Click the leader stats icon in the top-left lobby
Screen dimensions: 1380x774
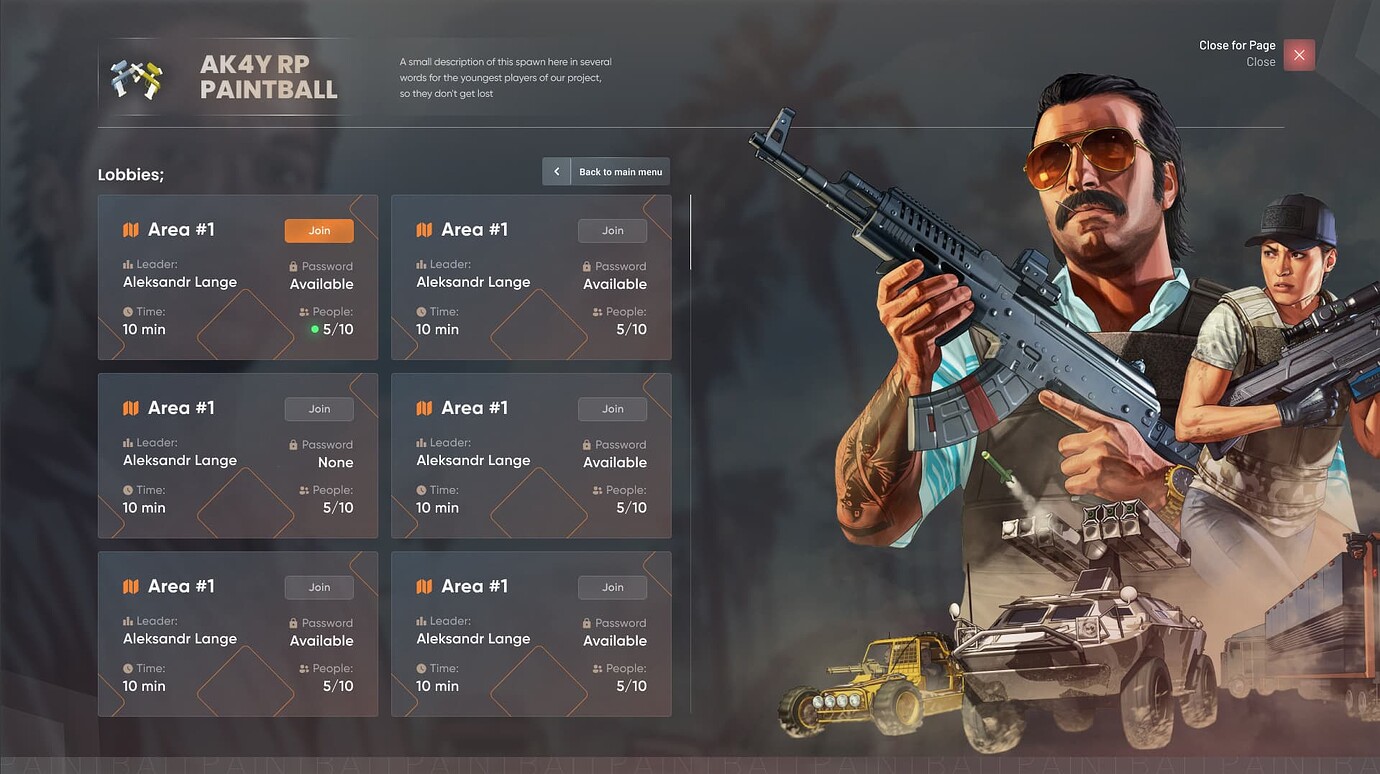click(127, 264)
